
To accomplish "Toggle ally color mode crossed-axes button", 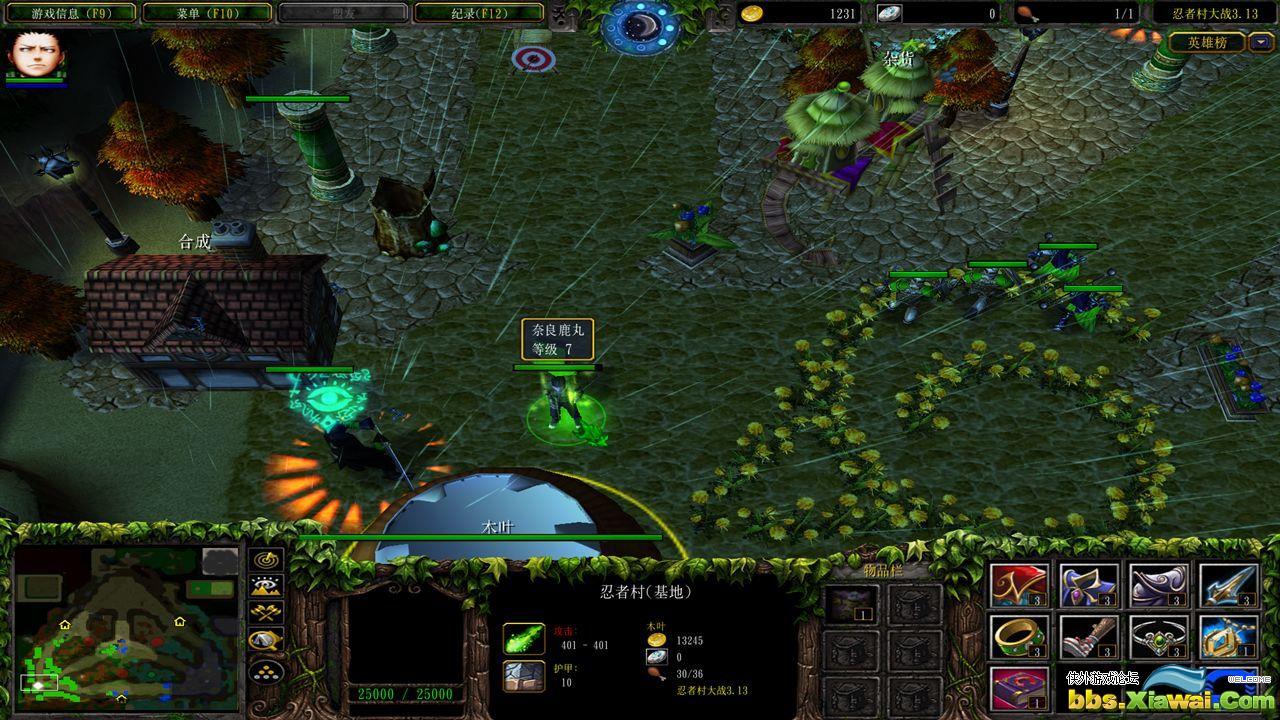I will pos(267,613).
